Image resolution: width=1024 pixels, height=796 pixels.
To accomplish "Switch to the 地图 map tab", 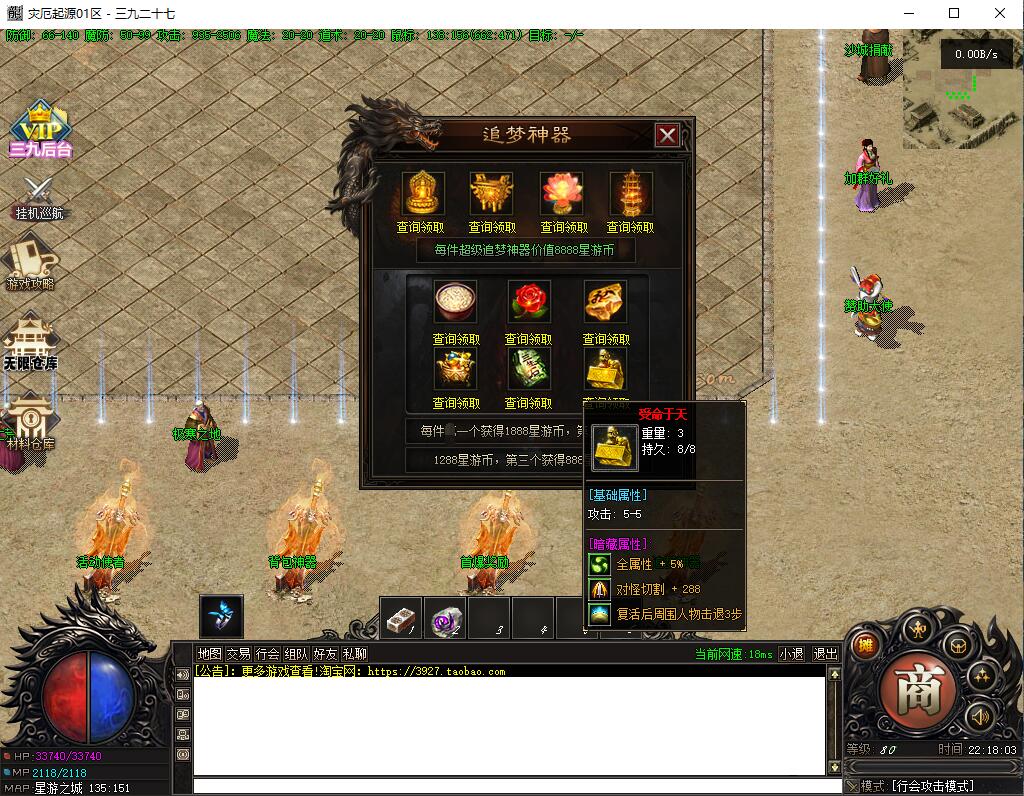I will click(x=209, y=654).
